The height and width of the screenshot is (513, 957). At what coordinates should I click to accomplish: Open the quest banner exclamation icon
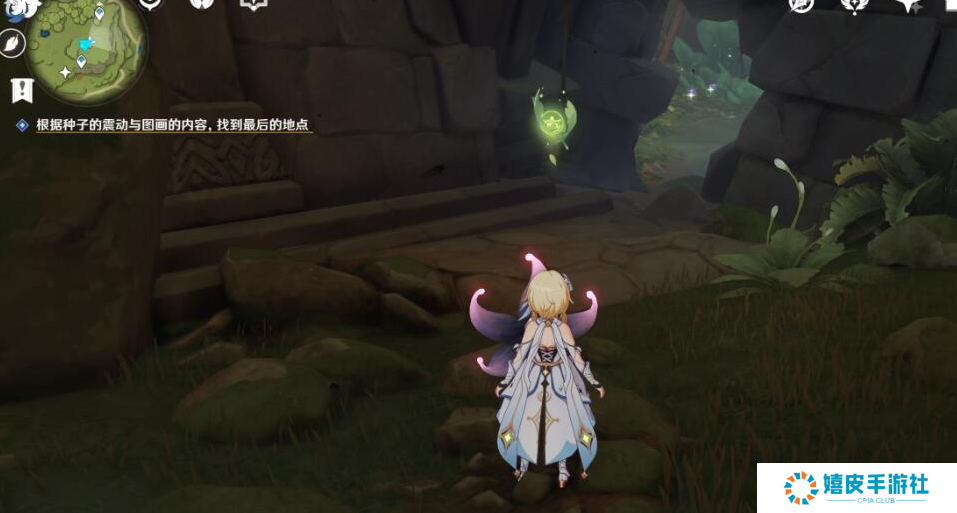click(x=22, y=91)
